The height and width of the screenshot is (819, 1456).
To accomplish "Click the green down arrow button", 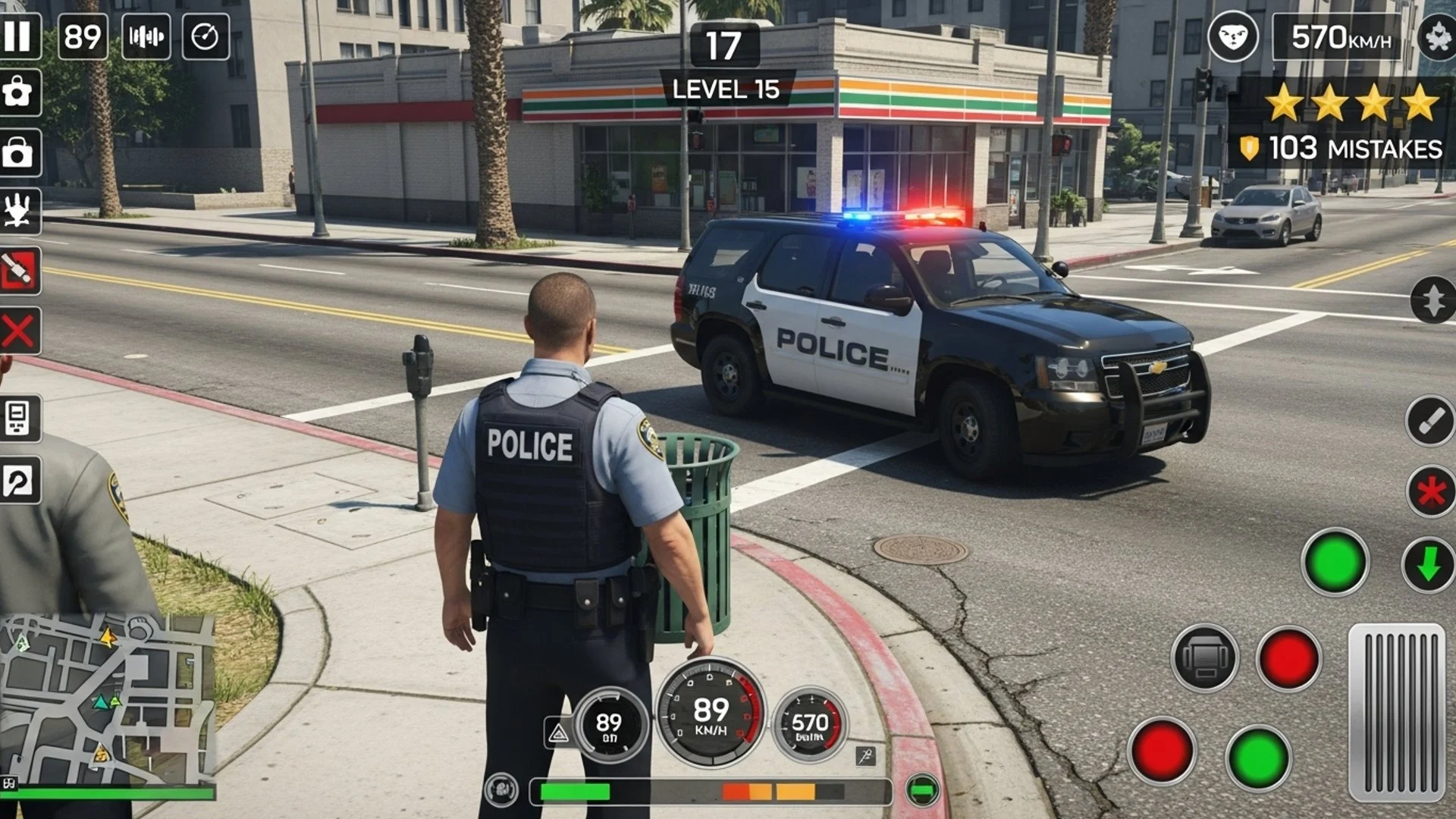I will click(x=1429, y=564).
